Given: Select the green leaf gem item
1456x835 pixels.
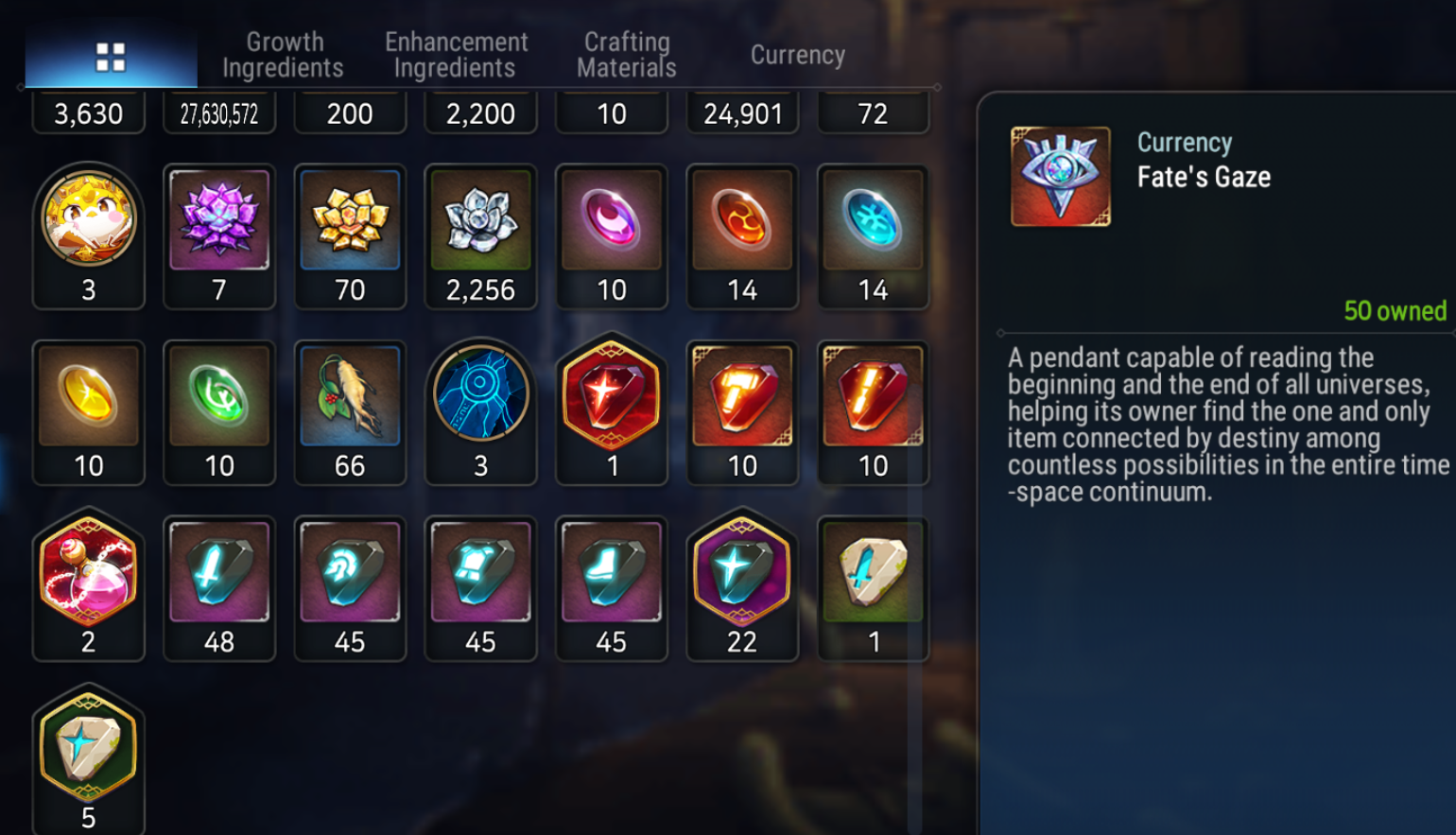Looking at the screenshot, I should [219, 397].
